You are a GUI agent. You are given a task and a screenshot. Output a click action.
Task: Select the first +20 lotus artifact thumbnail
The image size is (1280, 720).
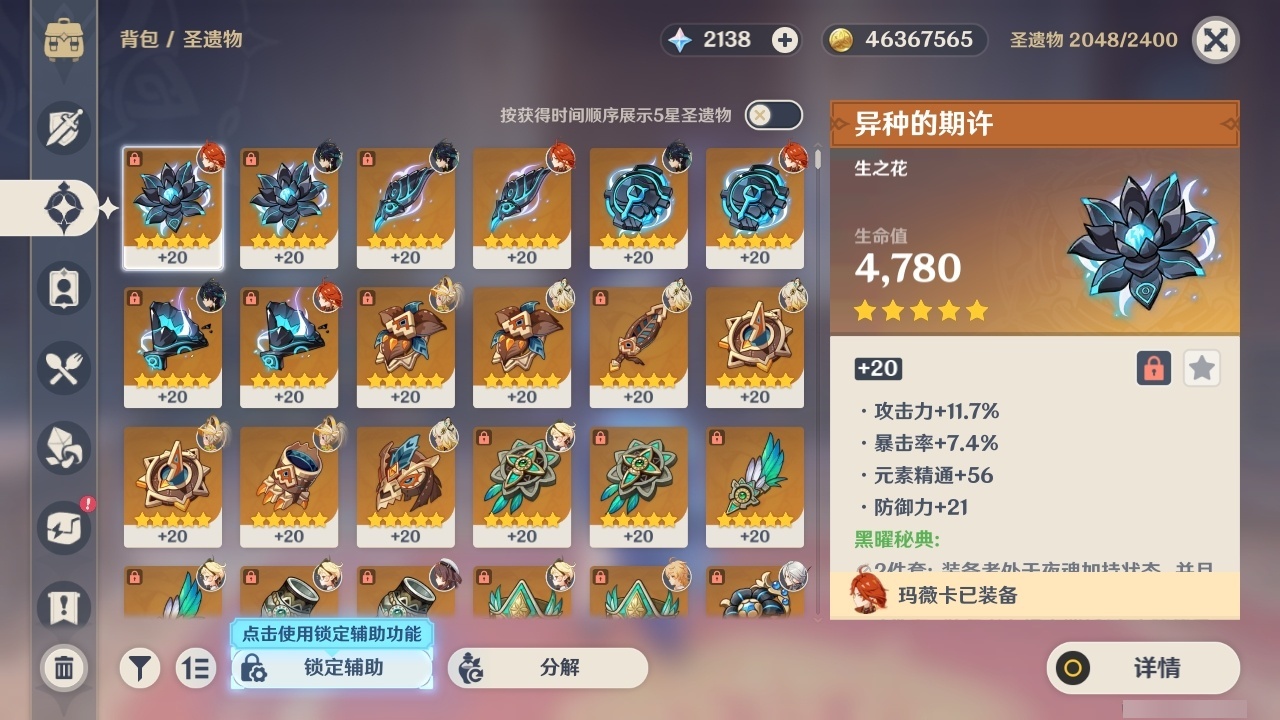172,207
